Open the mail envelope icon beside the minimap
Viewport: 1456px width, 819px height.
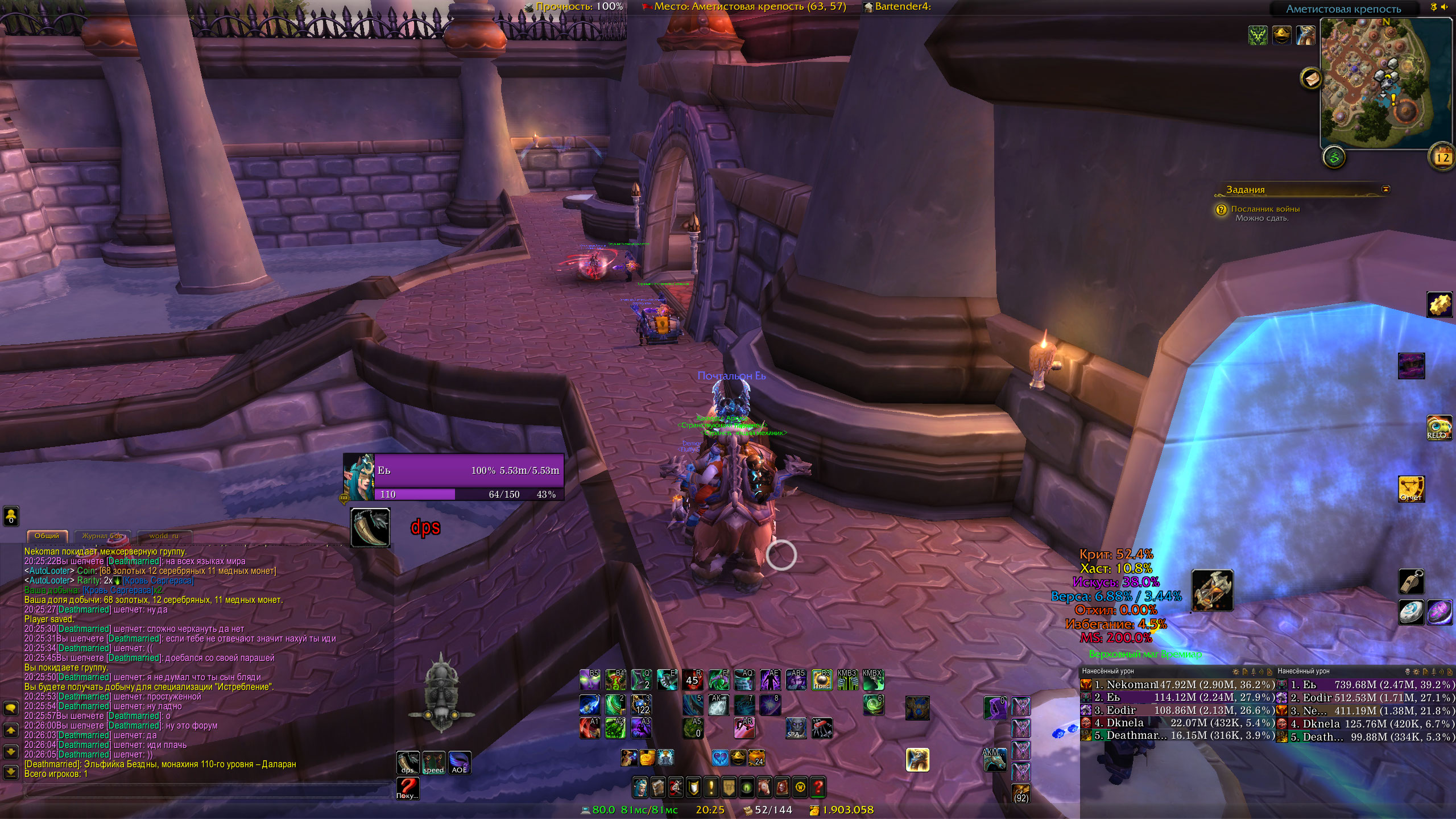1311,79
